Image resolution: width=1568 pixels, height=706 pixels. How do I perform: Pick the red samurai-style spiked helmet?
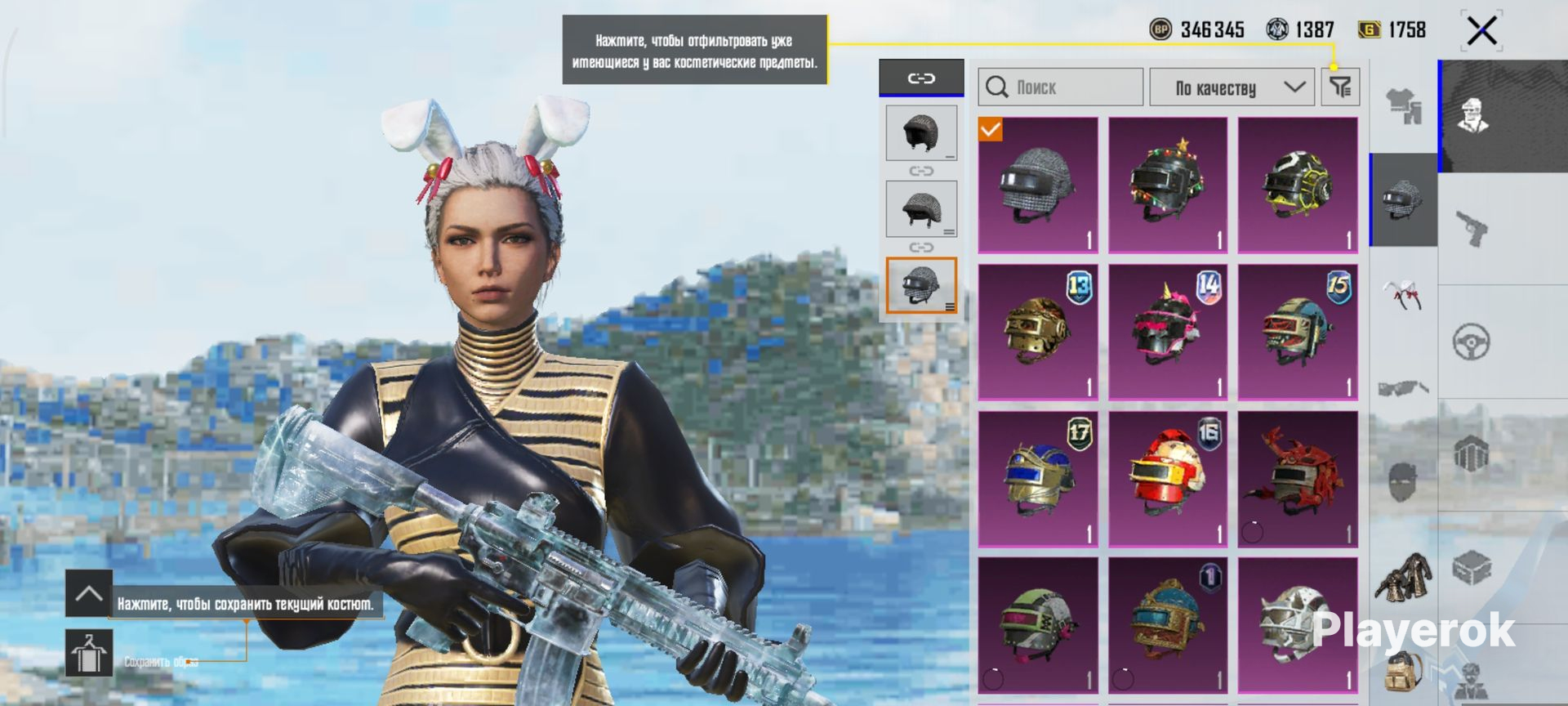click(1298, 479)
